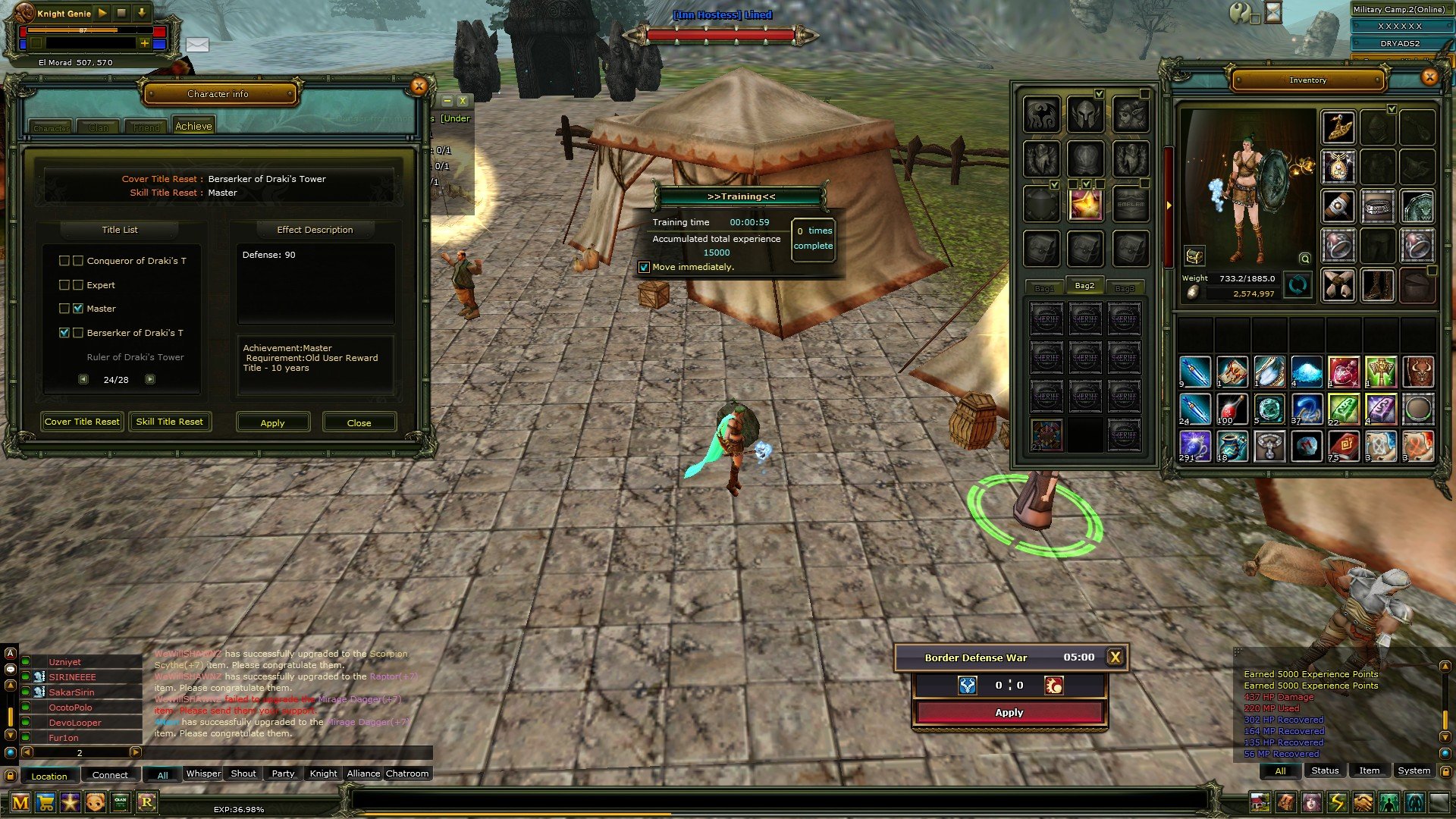The image size is (1456, 819).
Task: Select player SakarSirin in the list
Action: coord(72,692)
